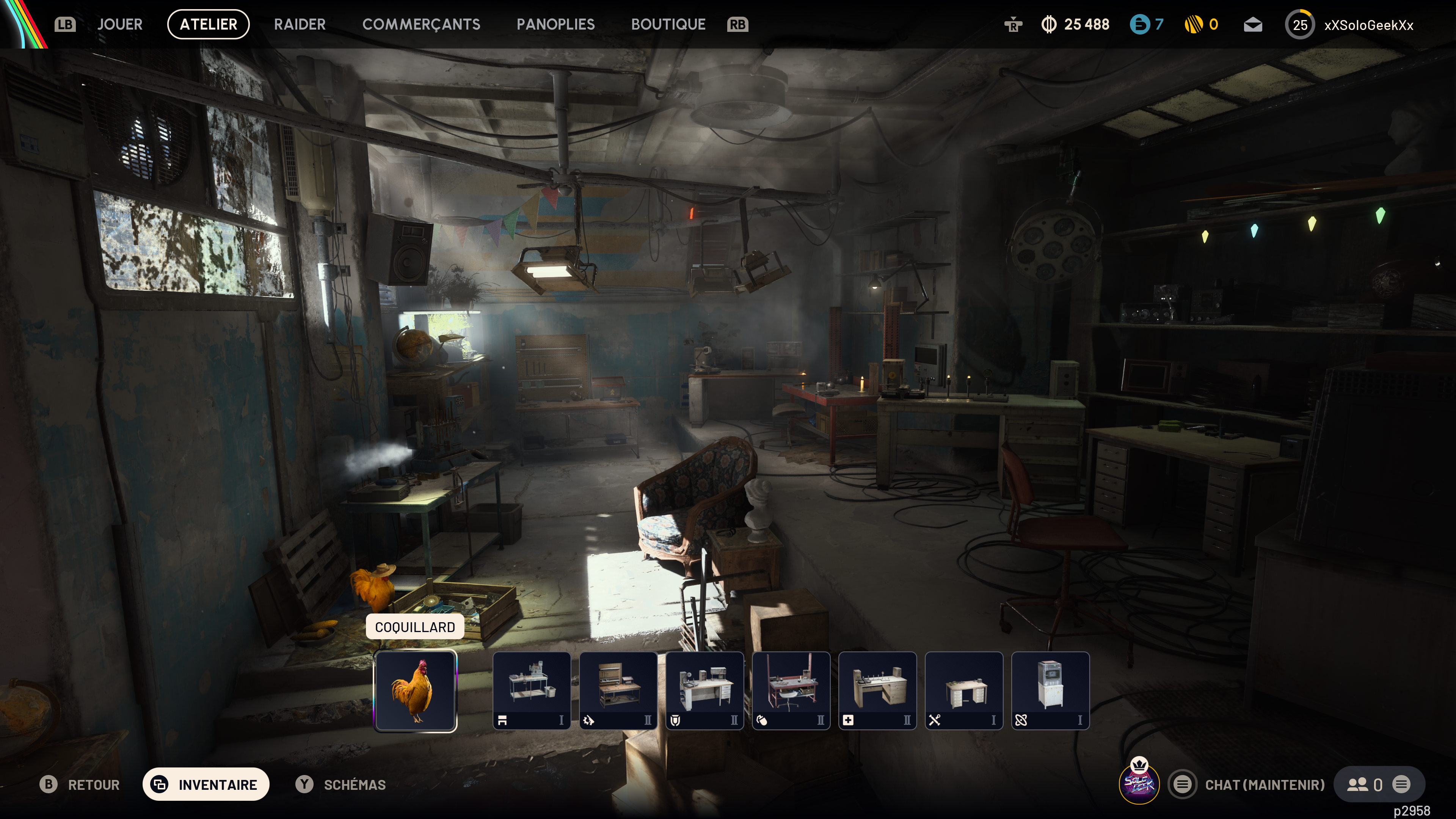Select the ATELIER tab
Image resolution: width=1456 pixels, height=819 pixels.
tap(208, 24)
